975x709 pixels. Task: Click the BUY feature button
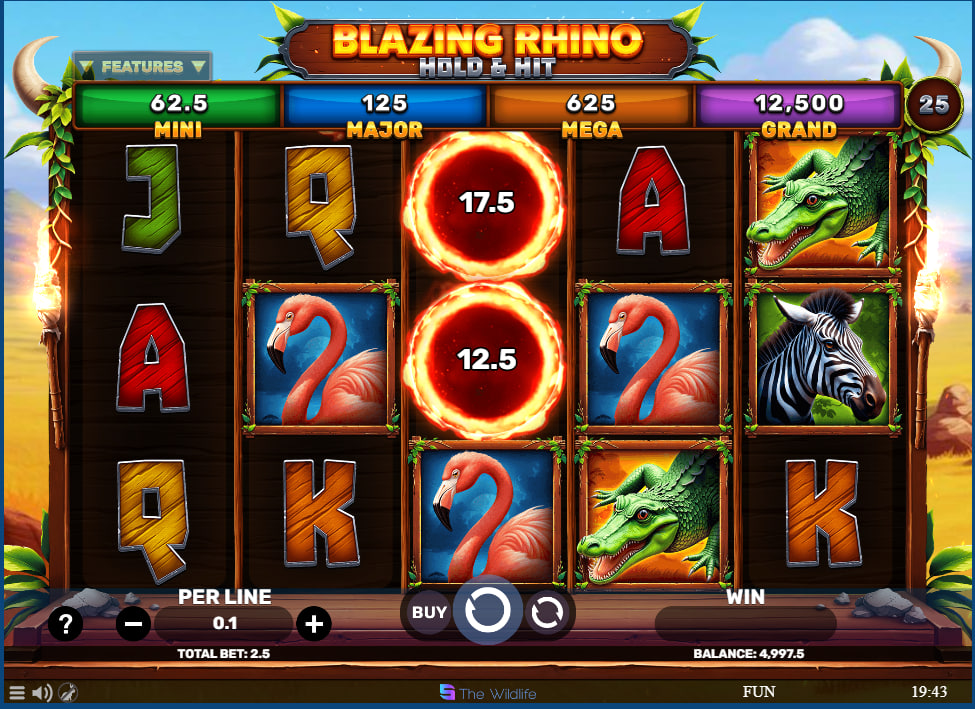(x=429, y=612)
